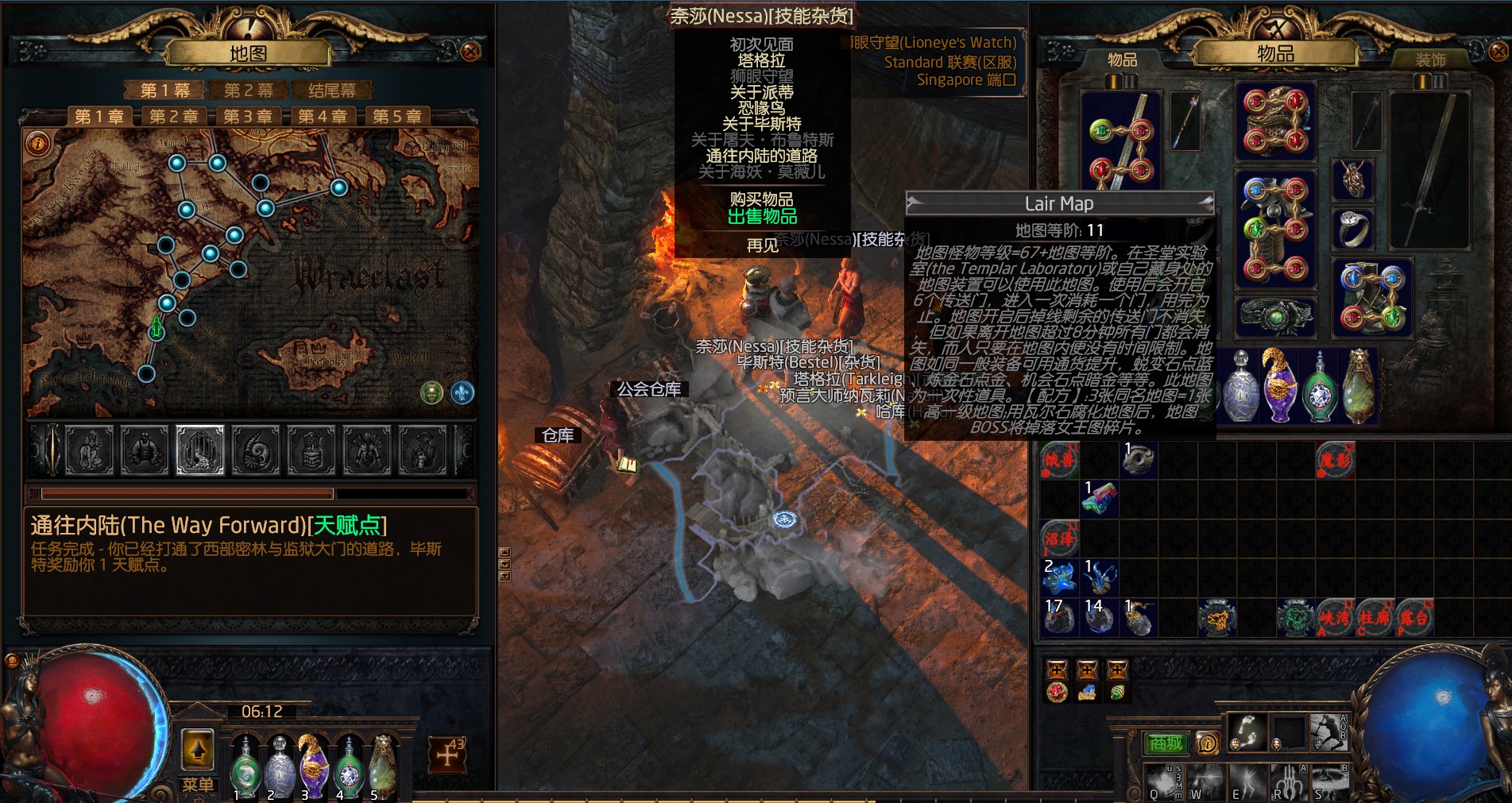Open the 菜单 menu button
This screenshot has width=1512, height=803.
[x=198, y=784]
